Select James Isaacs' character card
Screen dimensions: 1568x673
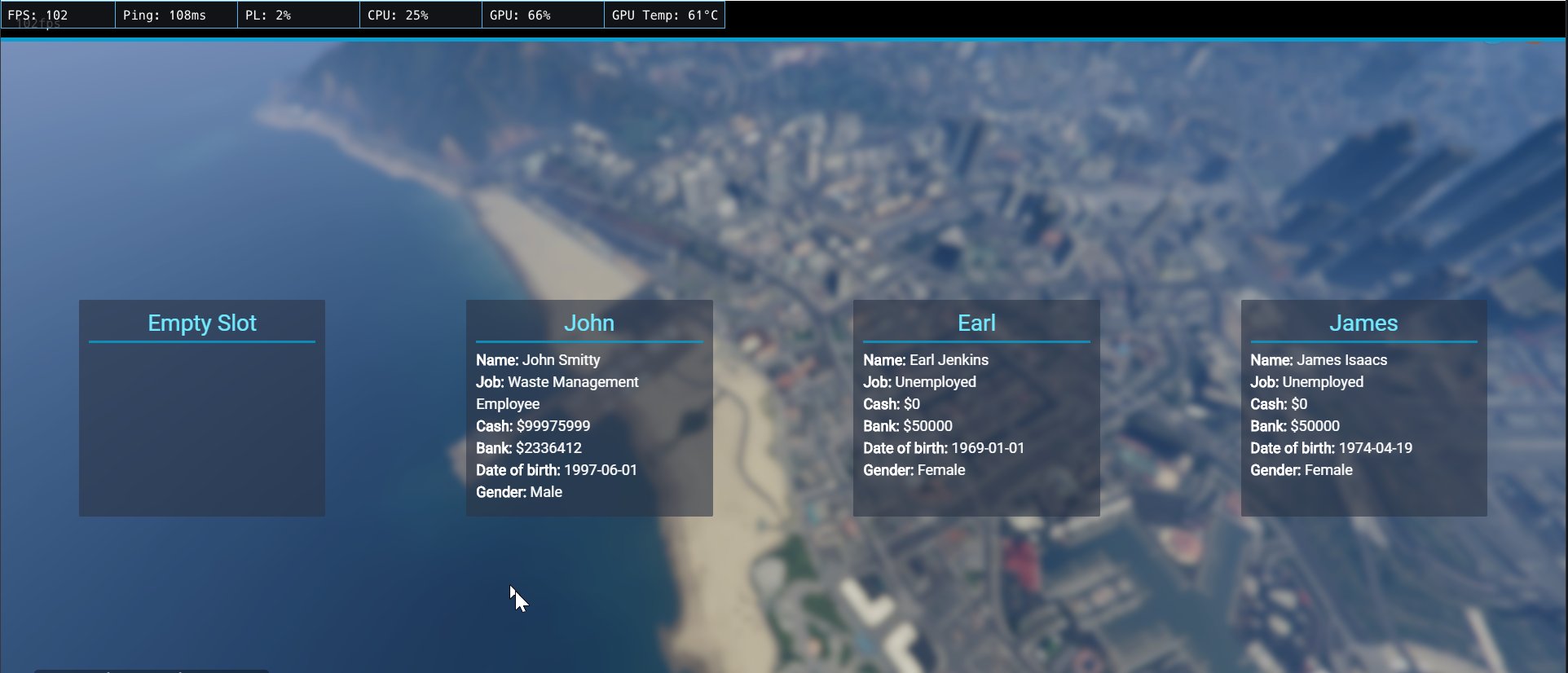click(x=1363, y=407)
